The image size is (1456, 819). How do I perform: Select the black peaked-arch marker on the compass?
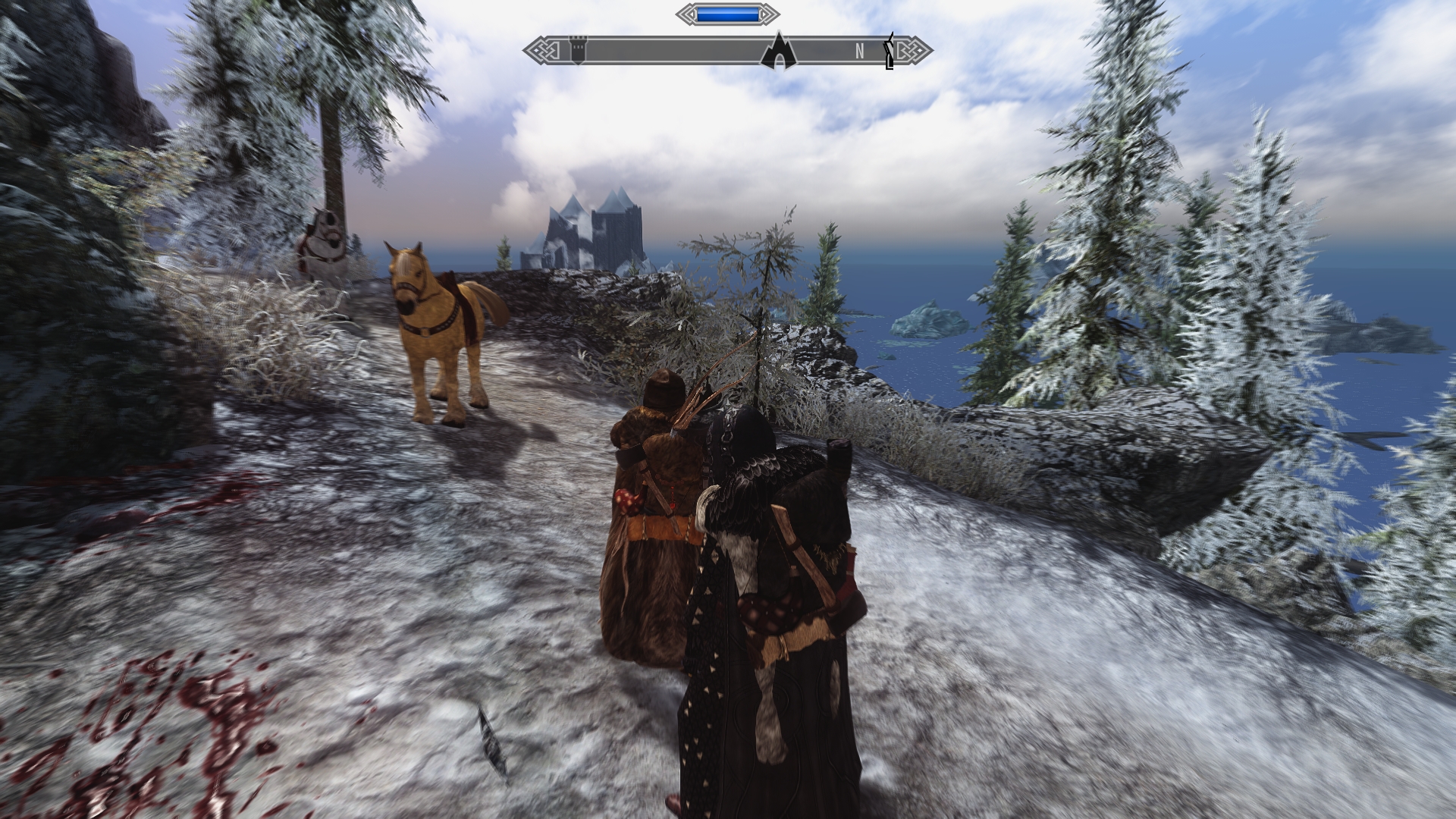point(779,52)
